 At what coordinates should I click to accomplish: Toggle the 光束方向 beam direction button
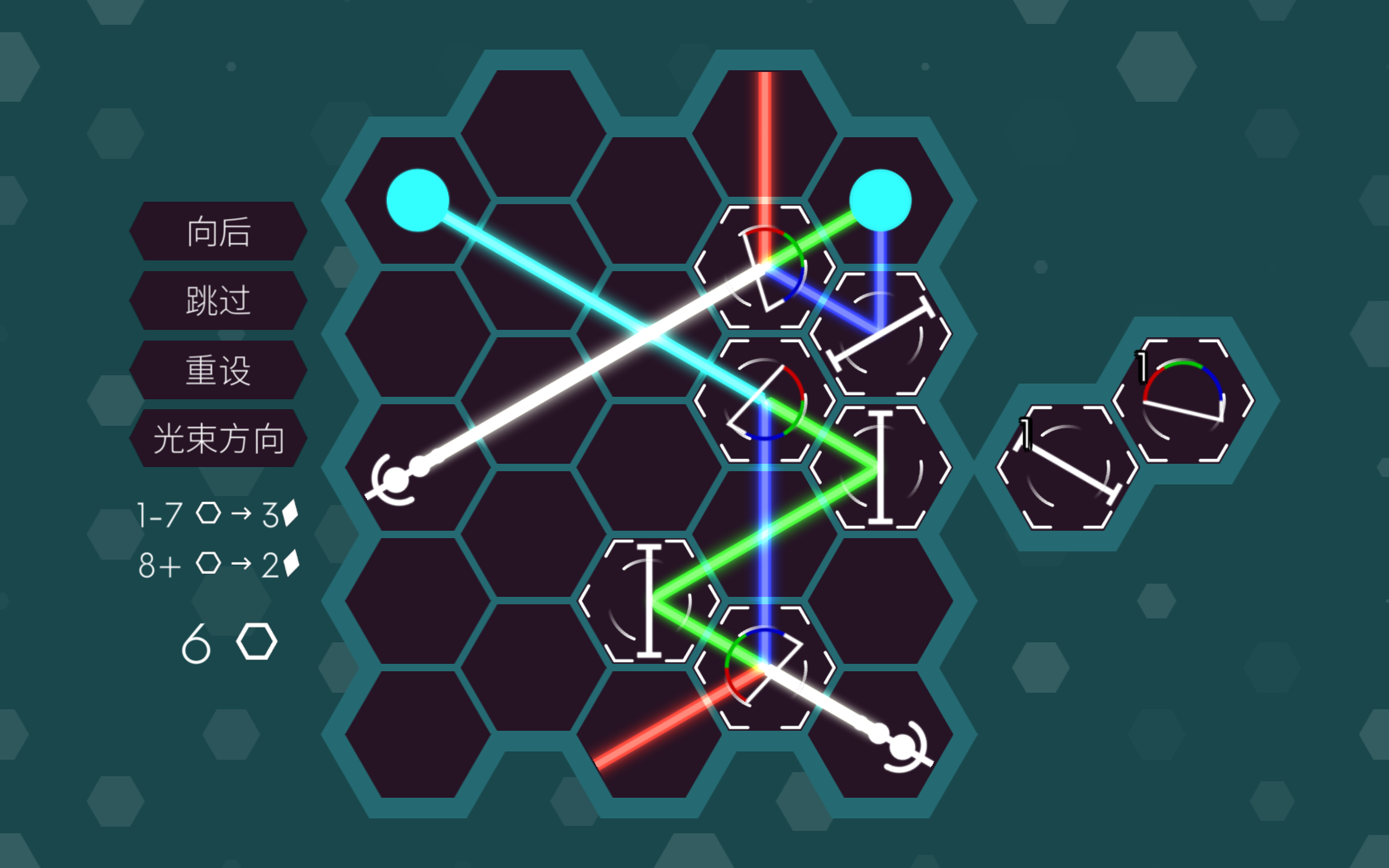pos(218,439)
